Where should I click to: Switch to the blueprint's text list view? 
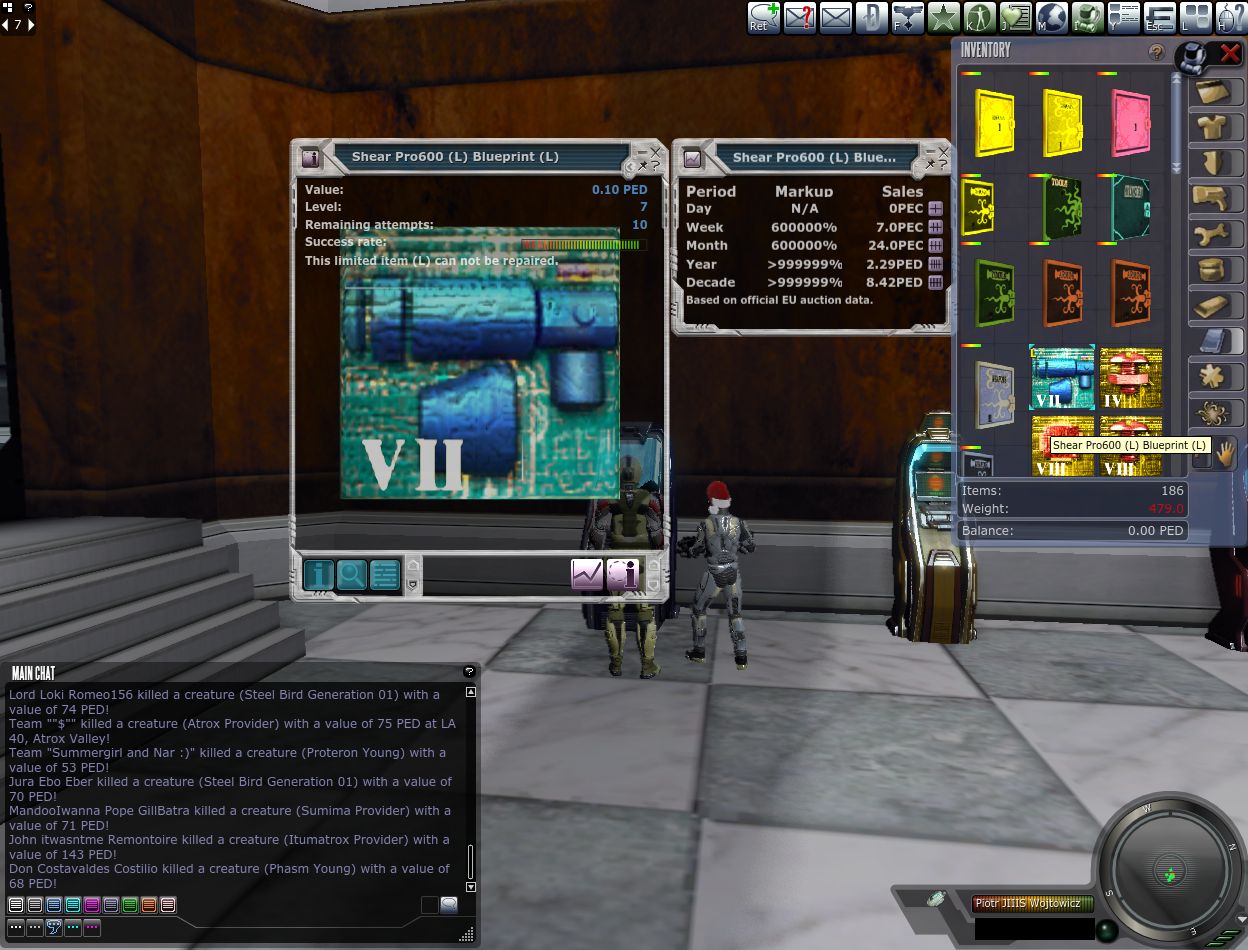[385, 574]
